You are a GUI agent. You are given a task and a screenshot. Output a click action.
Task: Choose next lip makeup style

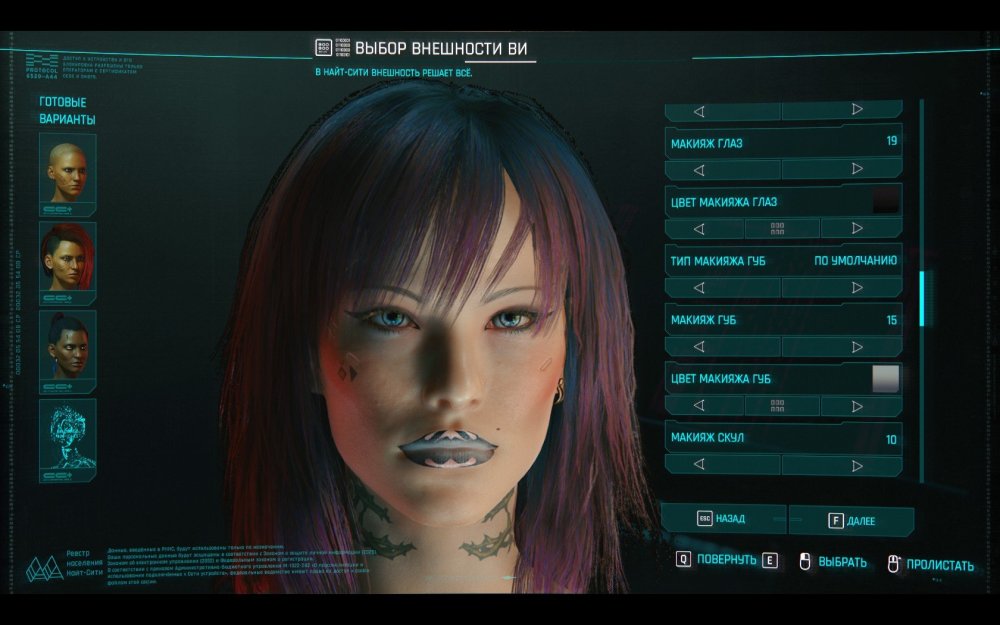click(x=857, y=347)
